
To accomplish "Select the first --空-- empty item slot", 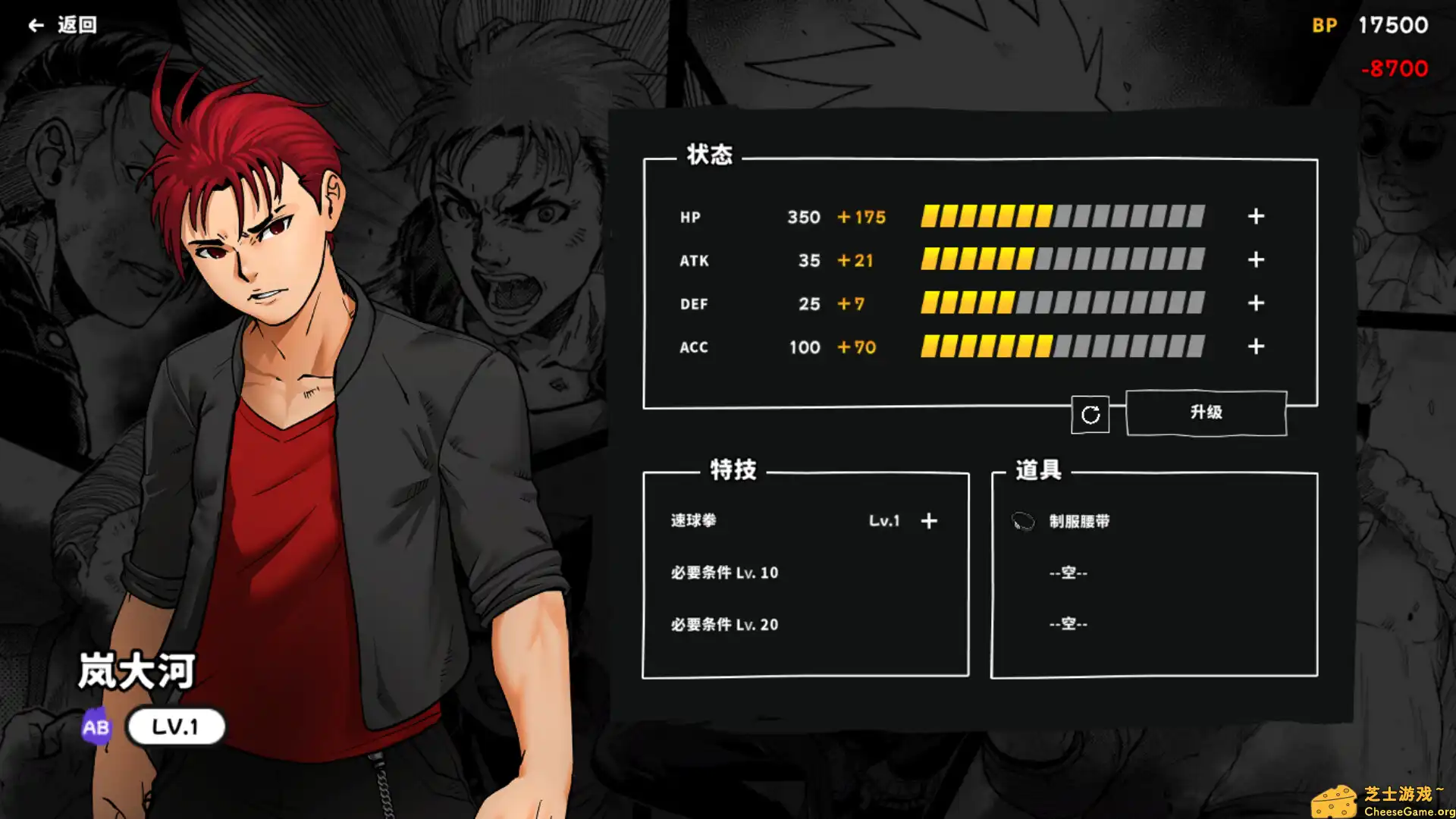I will click(x=1068, y=573).
